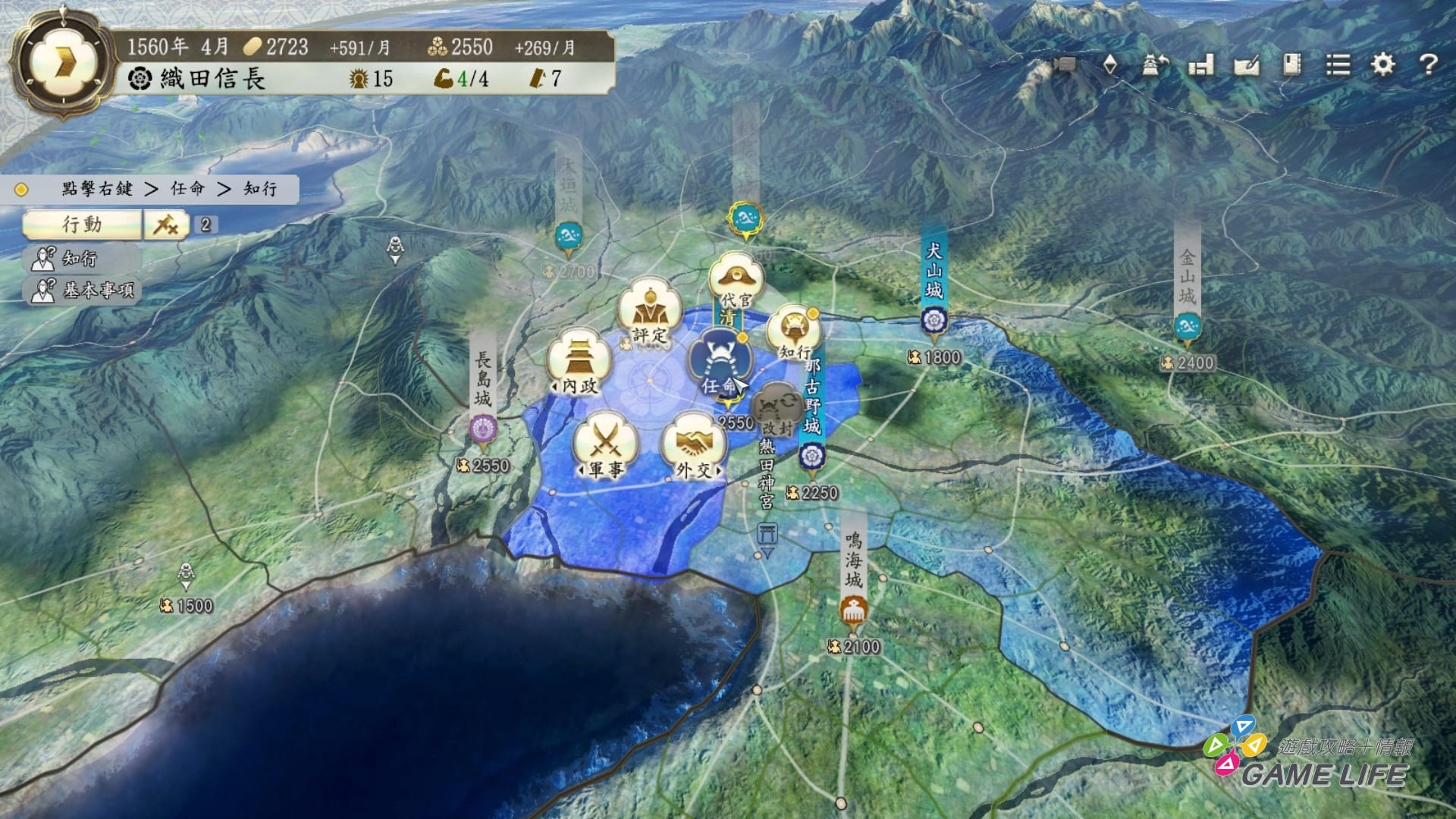Select the 犬山城 castle marker
This screenshot has width=1456, height=819.
[932, 321]
